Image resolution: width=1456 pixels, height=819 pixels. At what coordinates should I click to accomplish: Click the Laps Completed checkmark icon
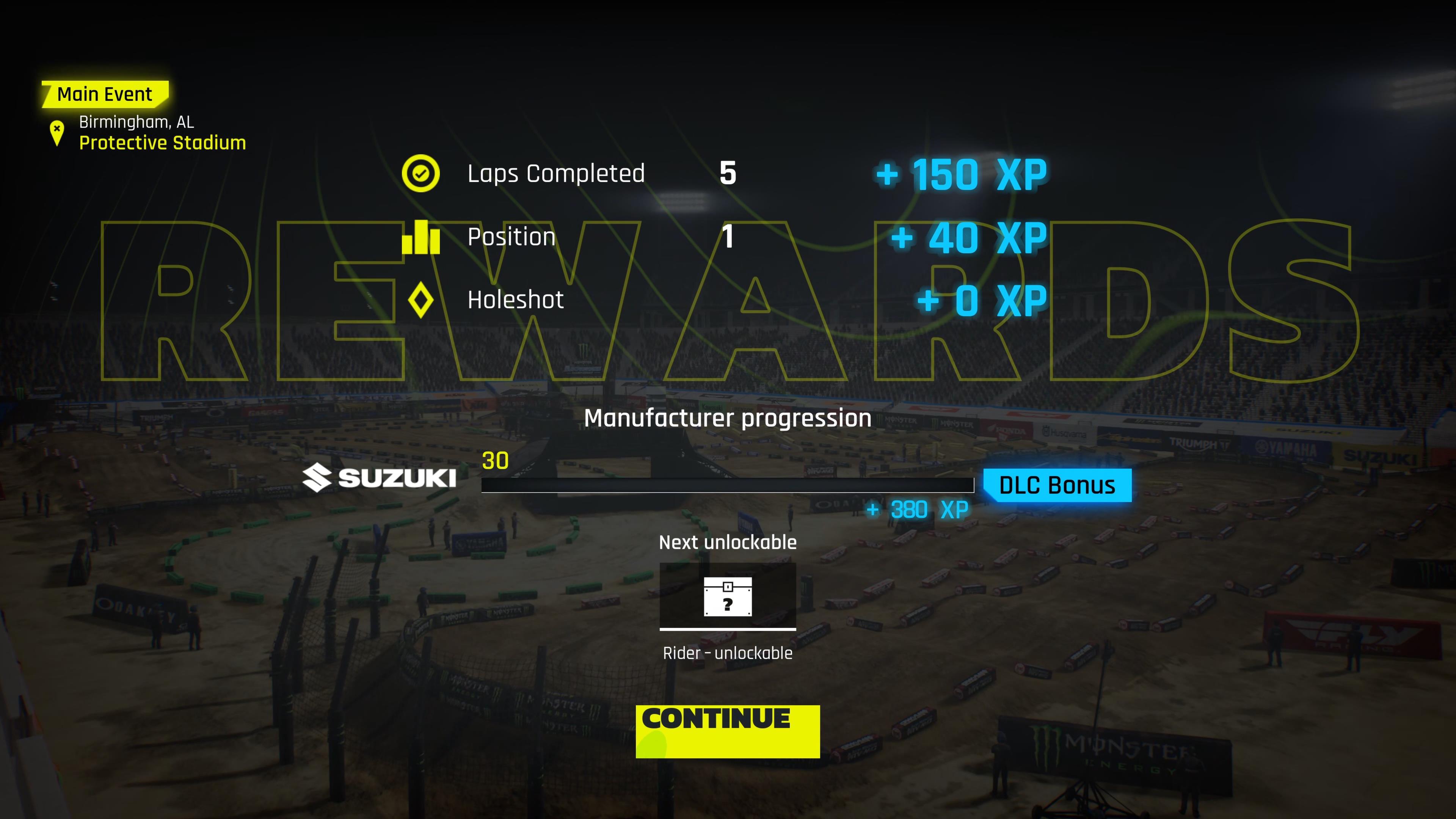coord(421,173)
